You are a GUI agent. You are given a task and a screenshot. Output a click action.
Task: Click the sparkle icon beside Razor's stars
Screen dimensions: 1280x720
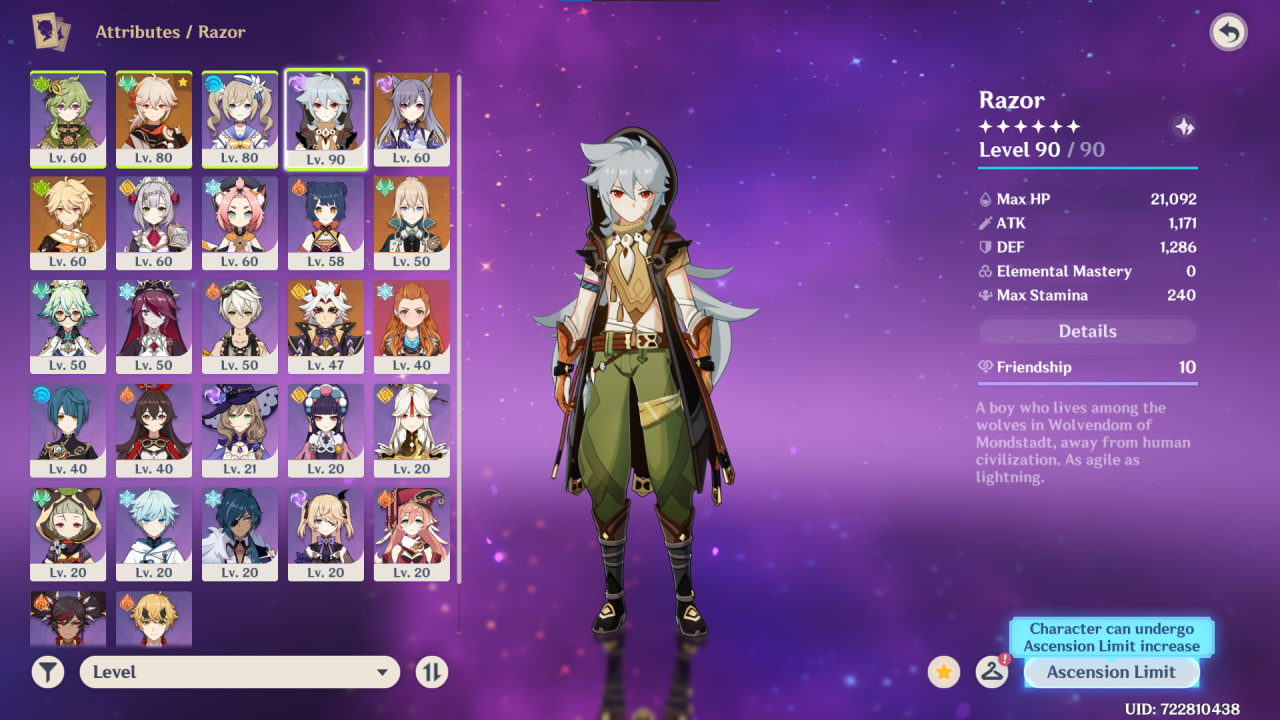(1184, 127)
